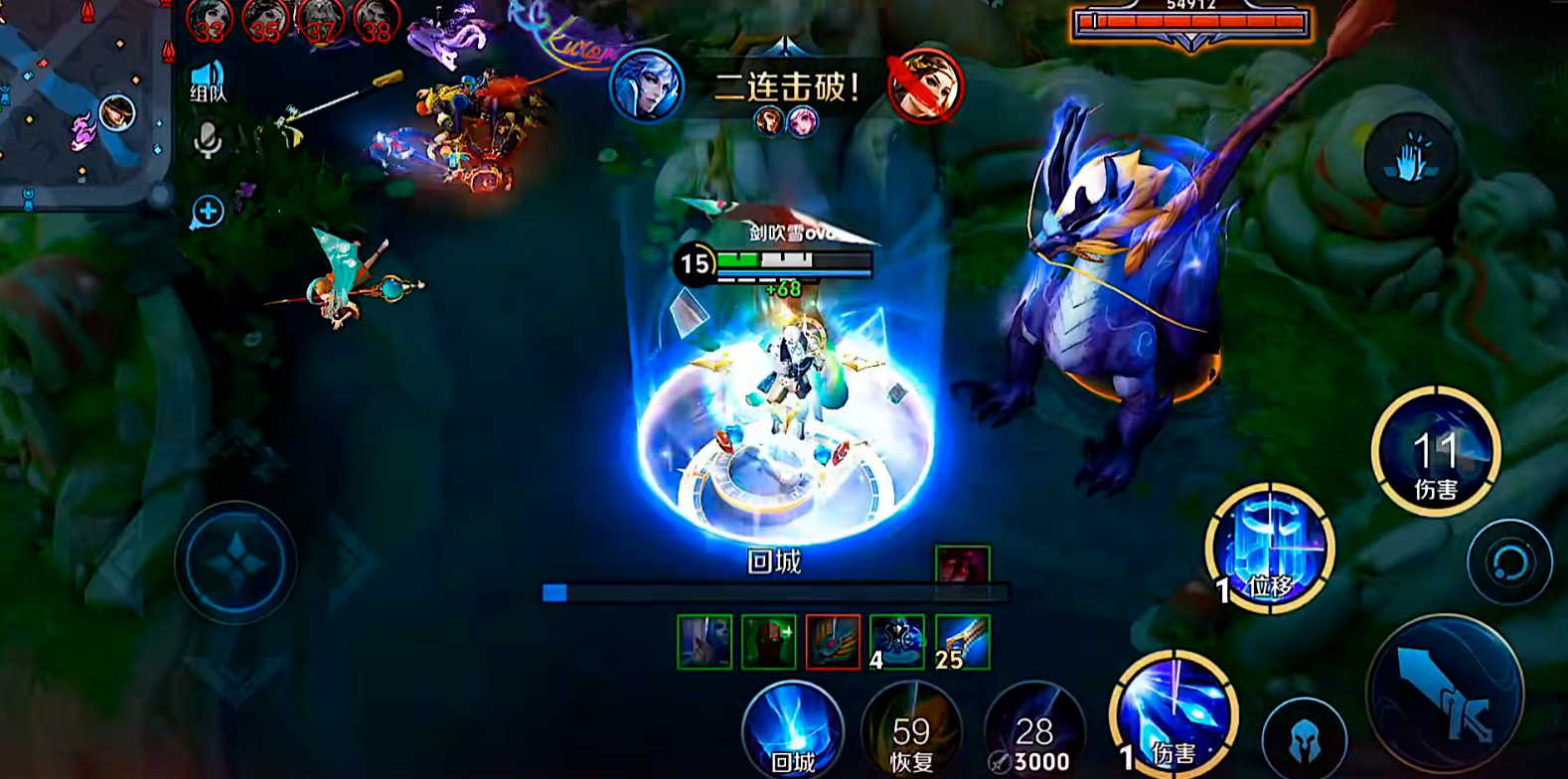
Task: Tap the virtual movement joystick
Action: click(235, 562)
